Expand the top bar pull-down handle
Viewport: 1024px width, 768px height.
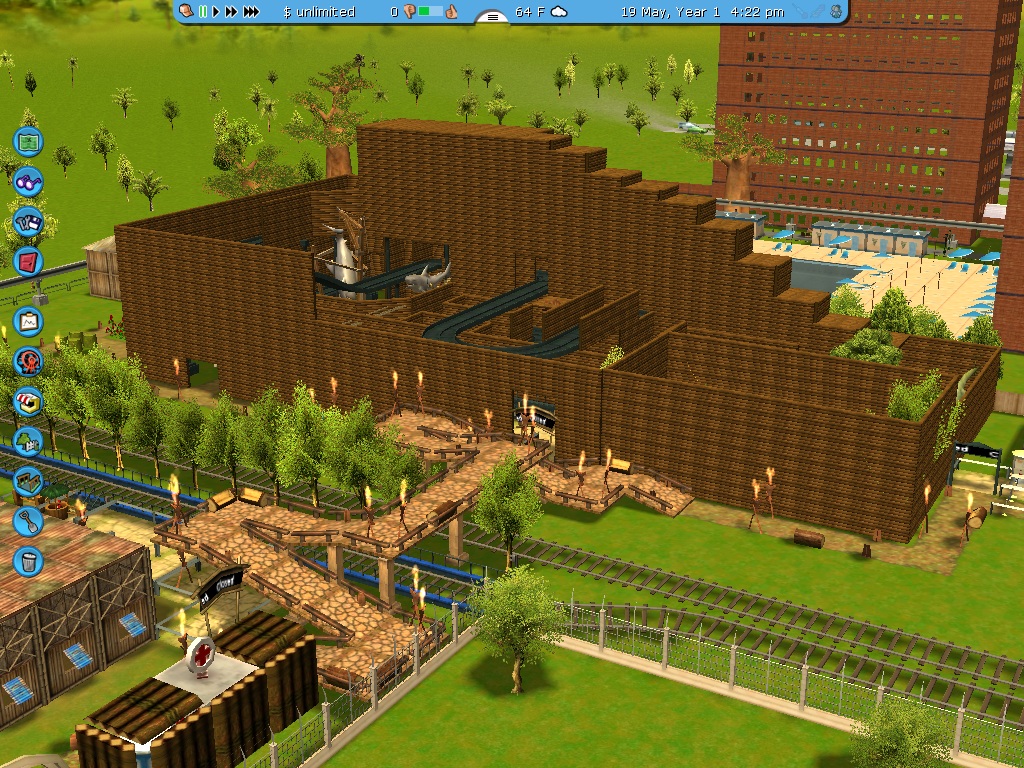click(x=491, y=17)
